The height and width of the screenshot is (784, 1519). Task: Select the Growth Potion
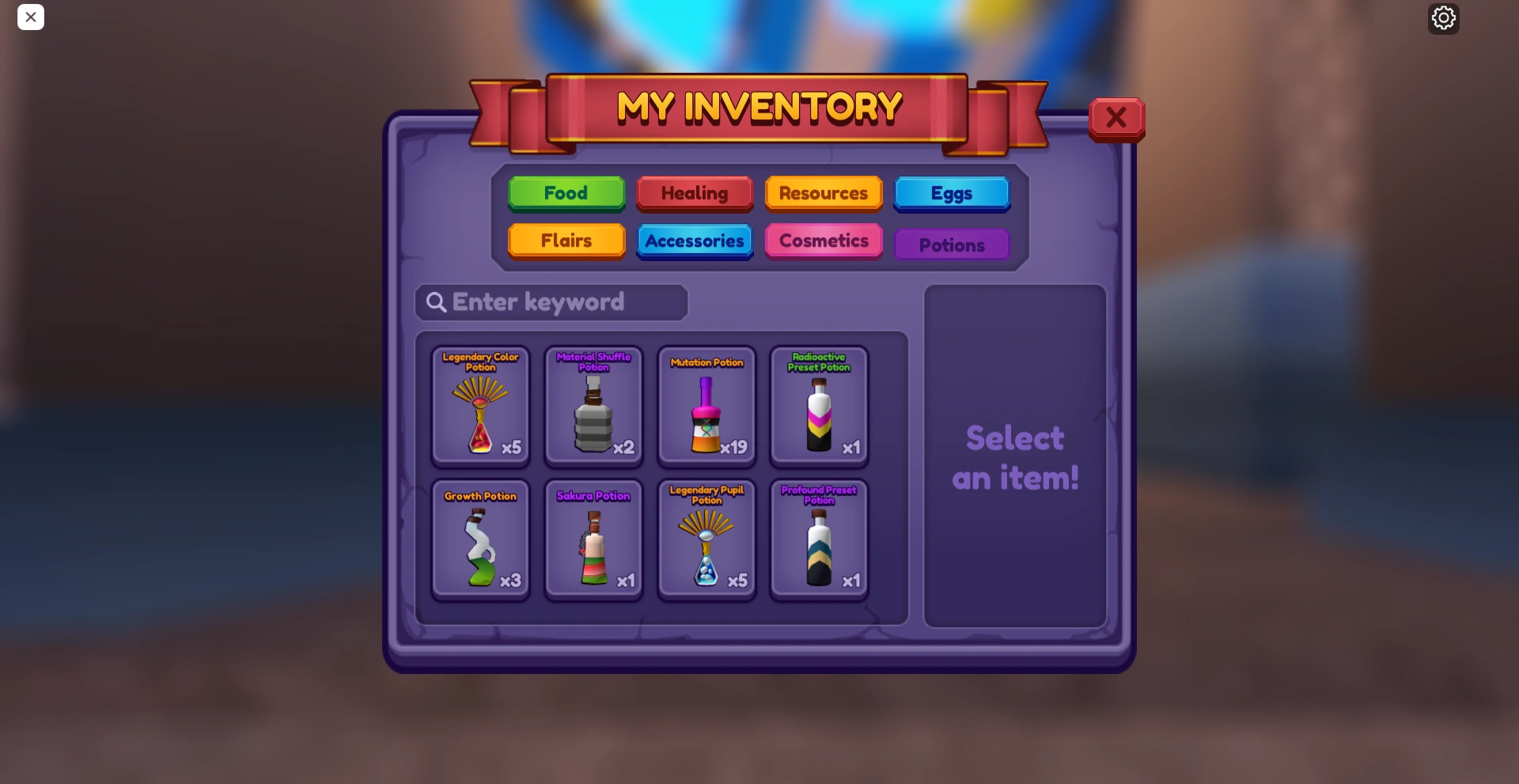(x=480, y=540)
